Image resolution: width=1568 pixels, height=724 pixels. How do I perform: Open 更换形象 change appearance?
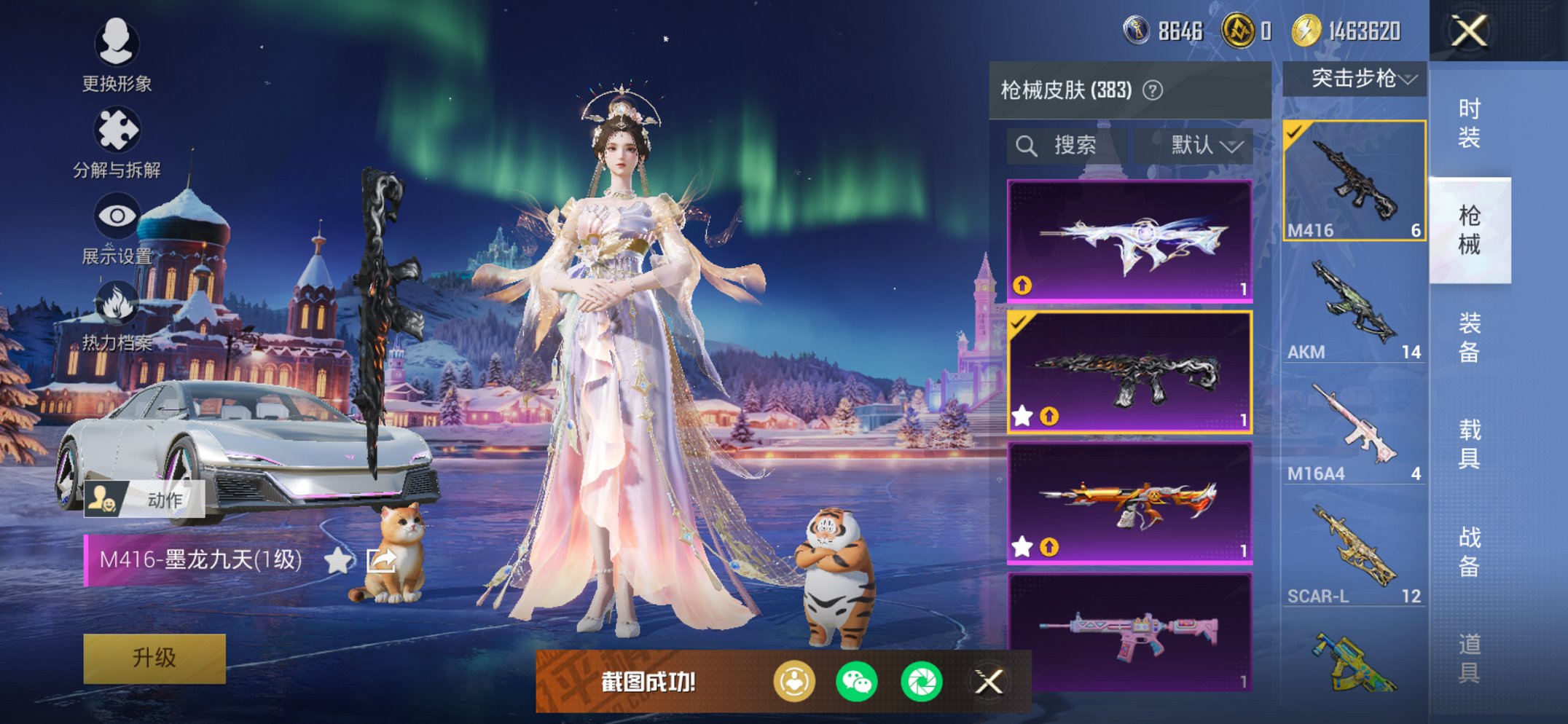(x=117, y=55)
